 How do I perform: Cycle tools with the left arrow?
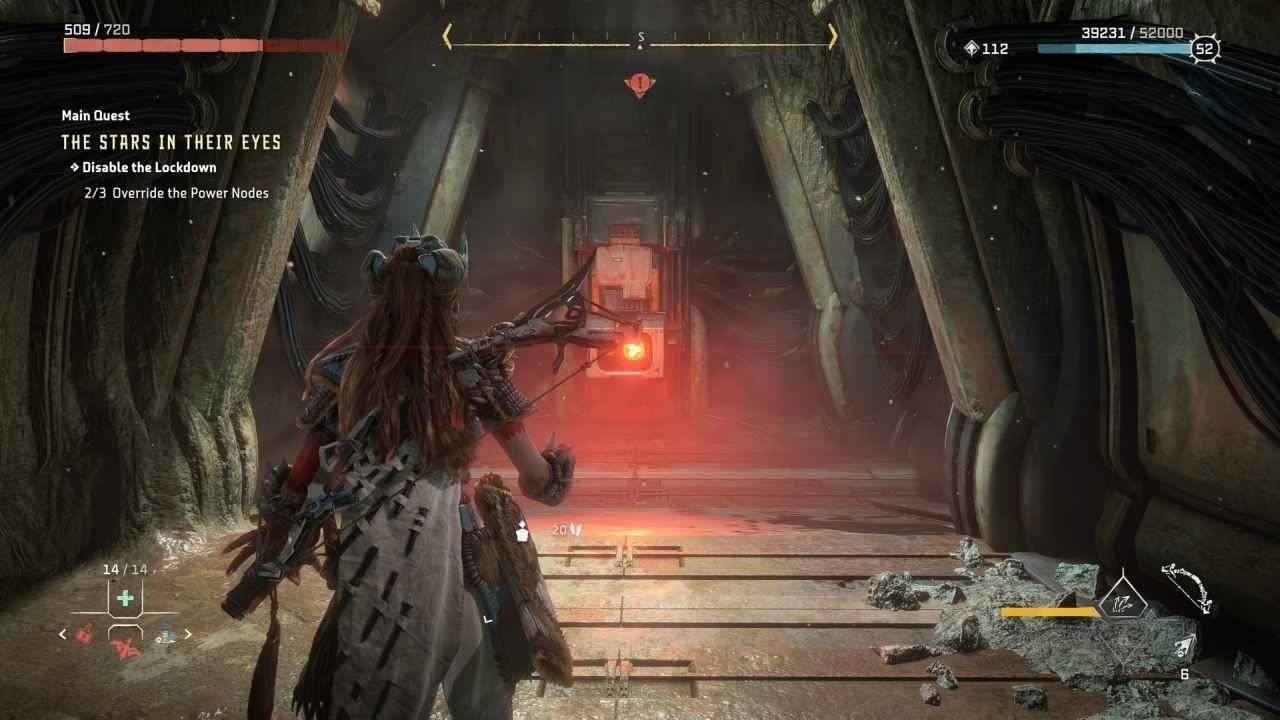[63, 633]
